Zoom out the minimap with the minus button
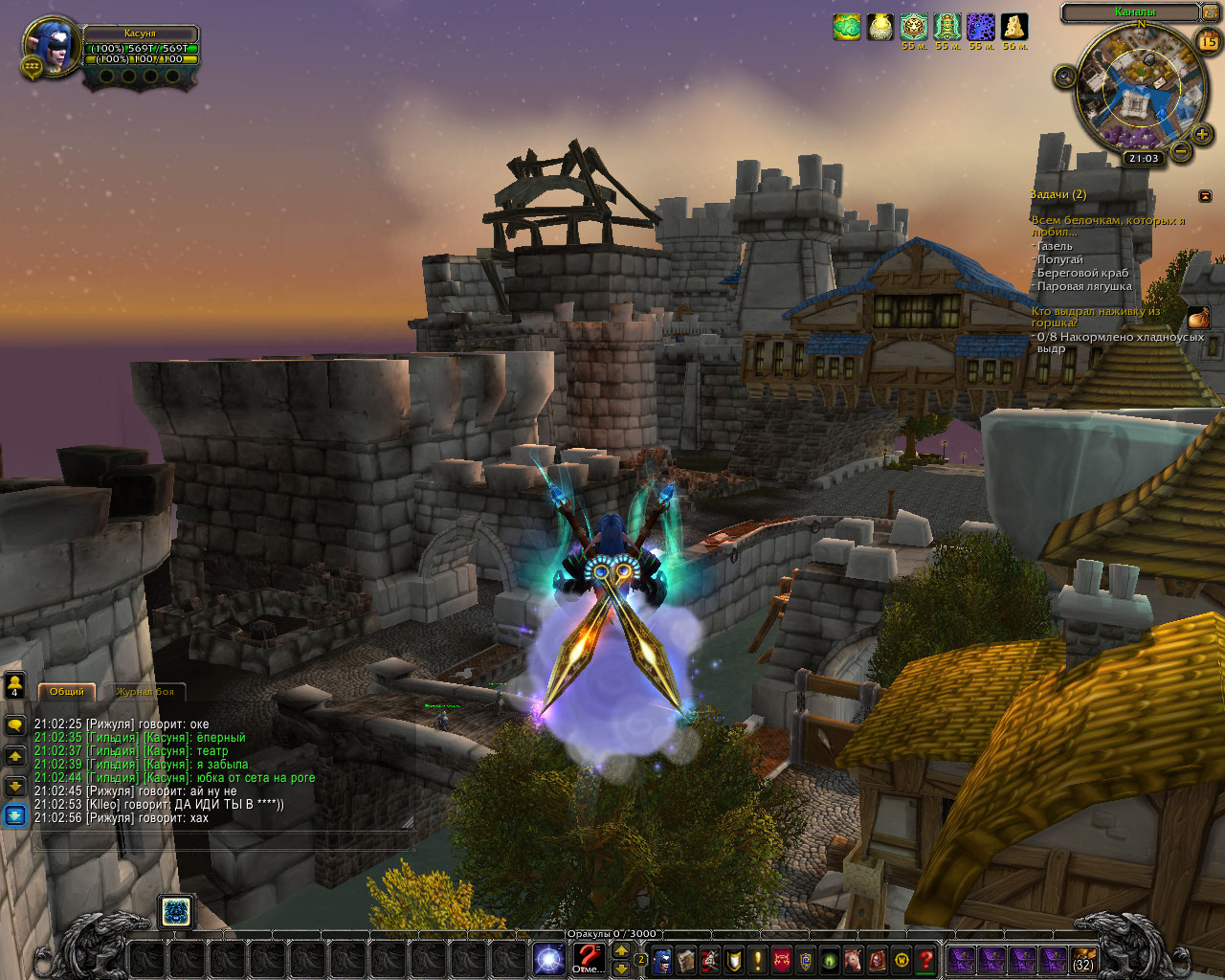 point(1181,151)
